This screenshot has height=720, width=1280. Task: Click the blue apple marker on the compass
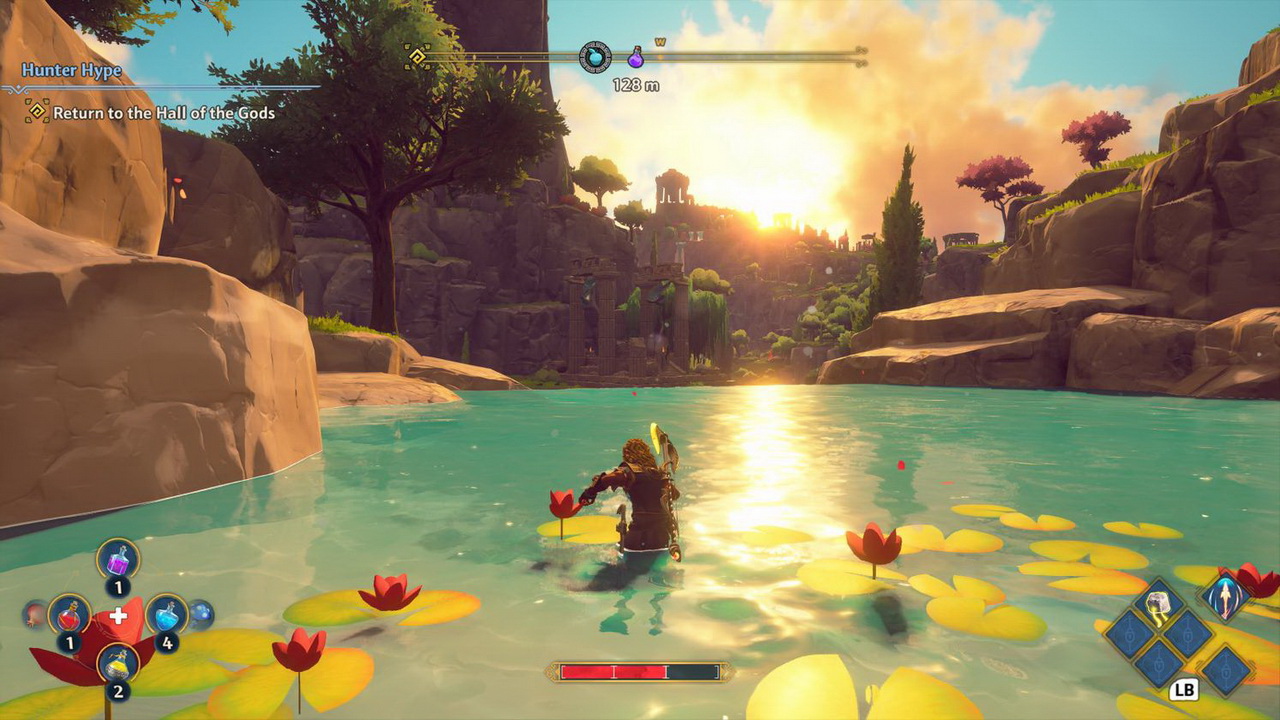click(595, 57)
